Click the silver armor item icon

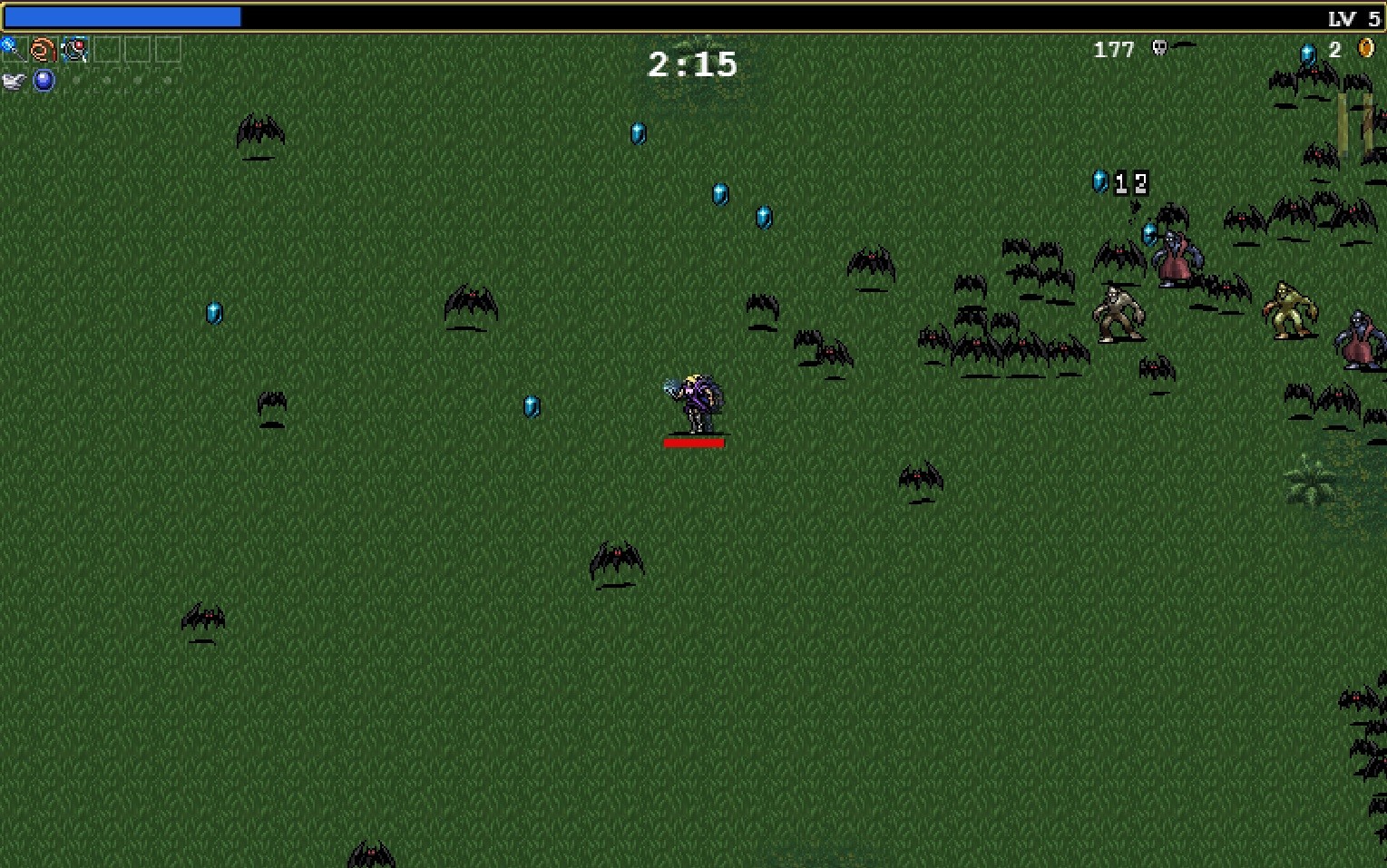tap(12, 79)
